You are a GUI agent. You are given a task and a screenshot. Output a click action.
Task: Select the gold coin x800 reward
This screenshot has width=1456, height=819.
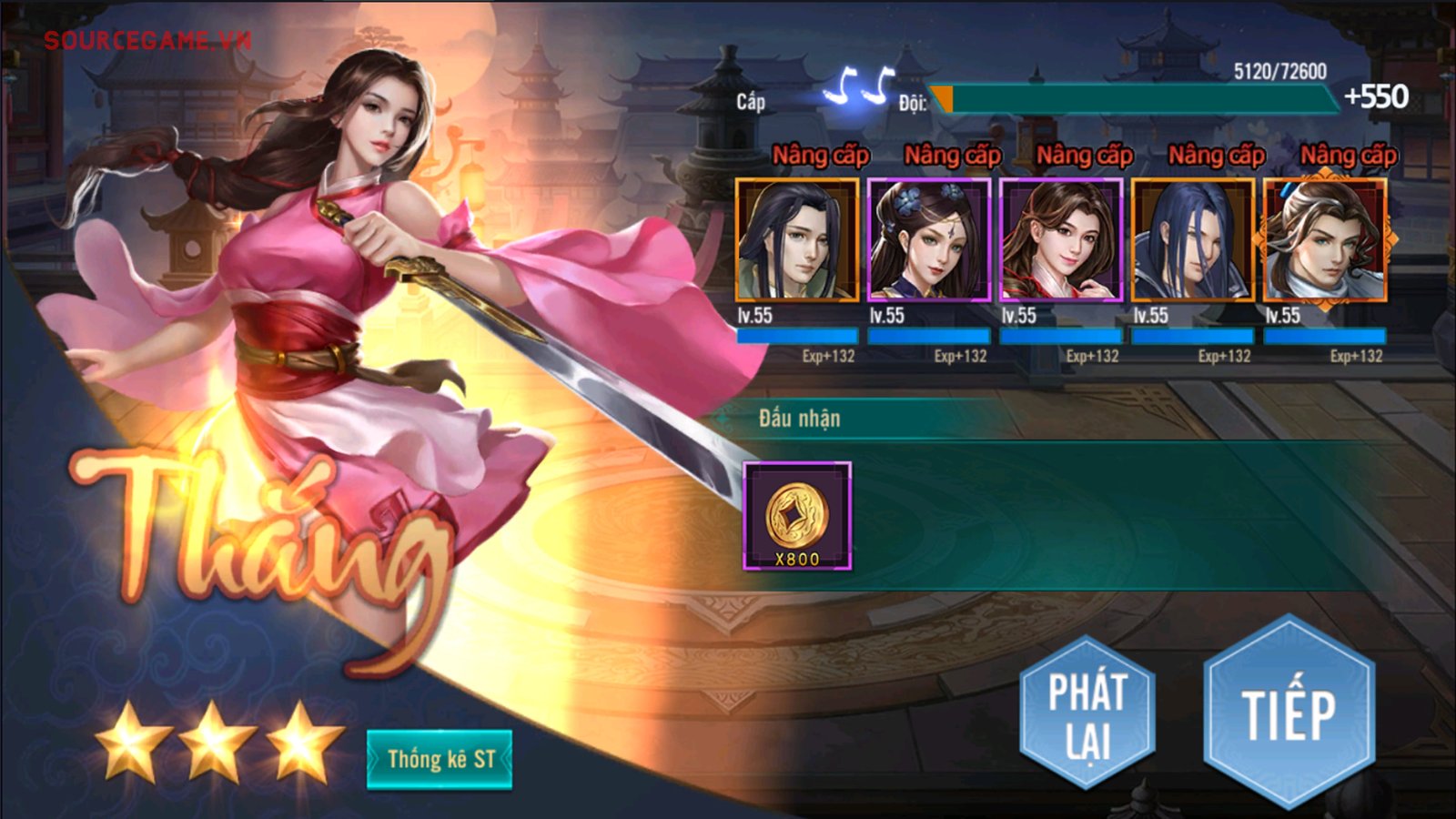797,516
